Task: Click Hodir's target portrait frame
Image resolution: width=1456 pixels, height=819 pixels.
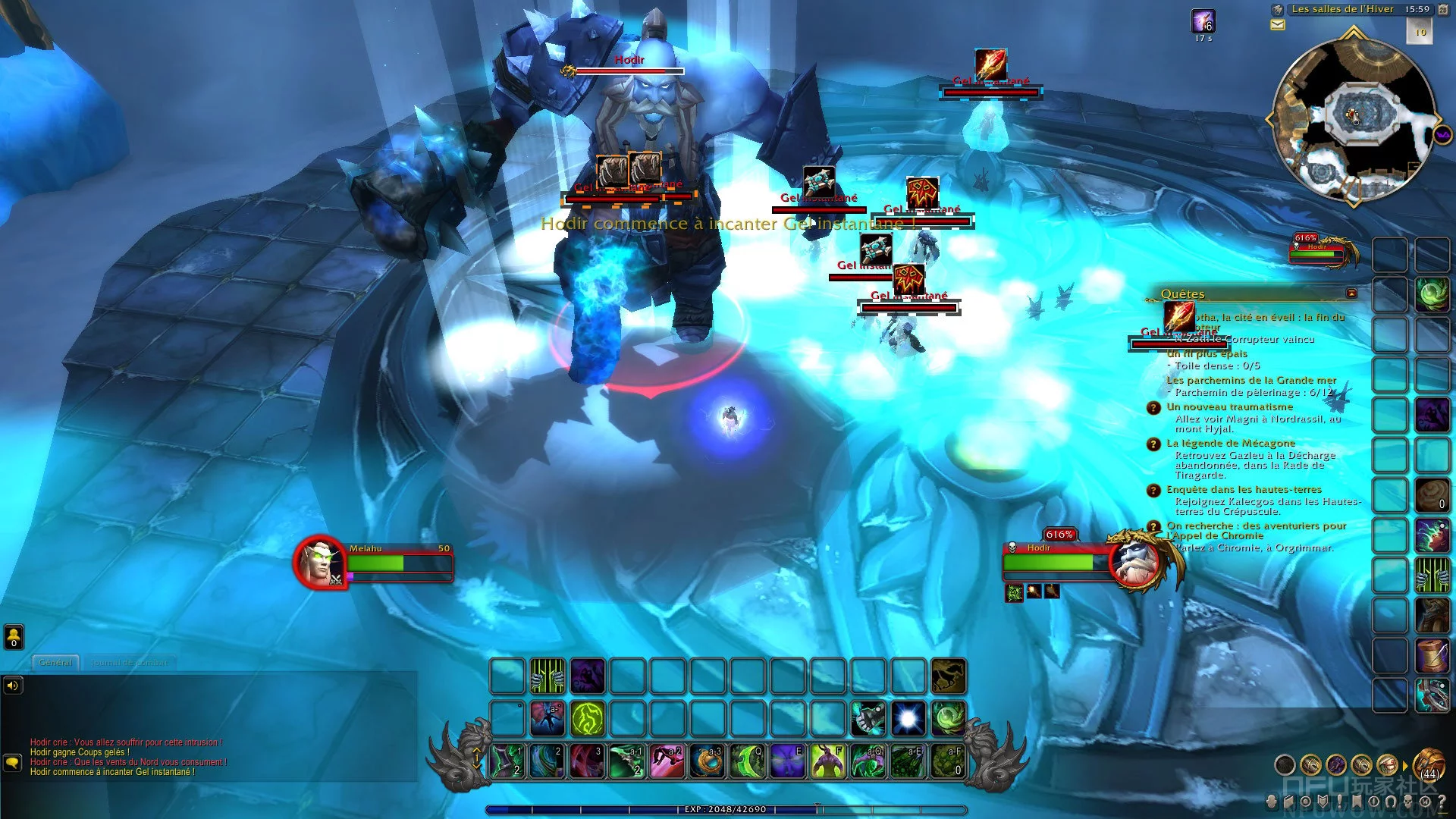Action: pyautogui.click(x=1135, y=563)
